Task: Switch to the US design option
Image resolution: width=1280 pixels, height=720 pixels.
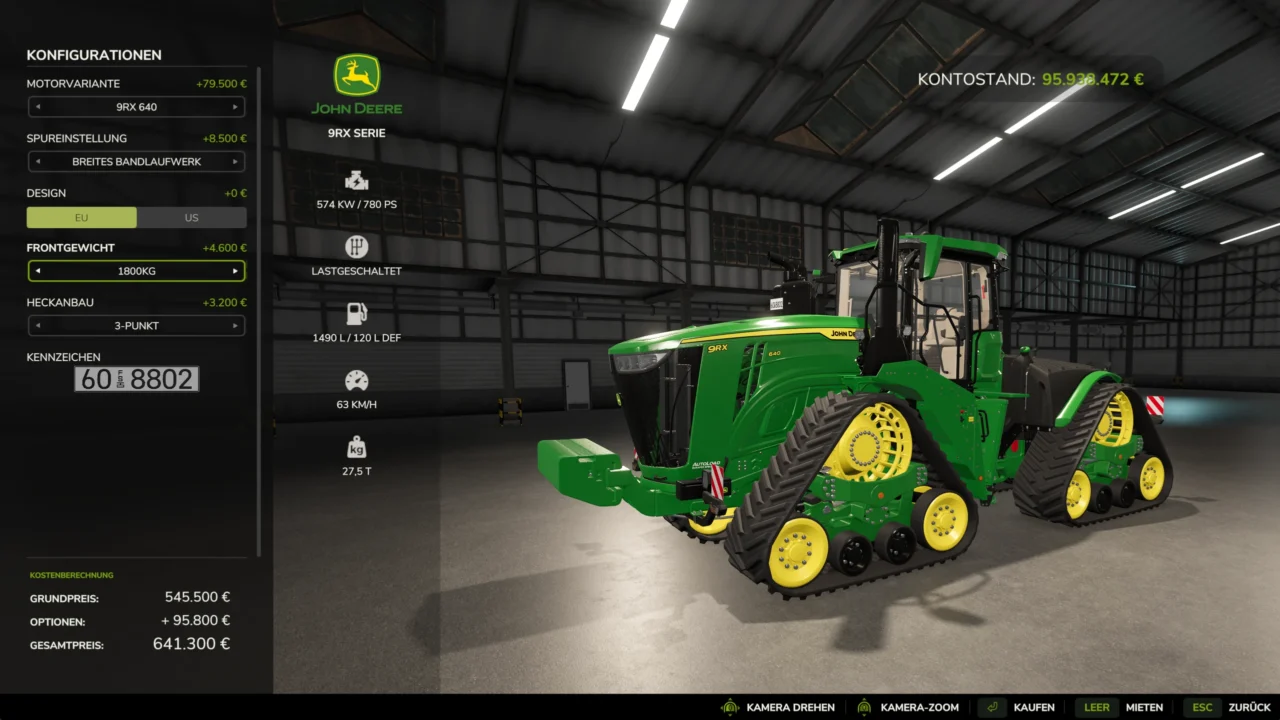Action: [x=191, y=217]
